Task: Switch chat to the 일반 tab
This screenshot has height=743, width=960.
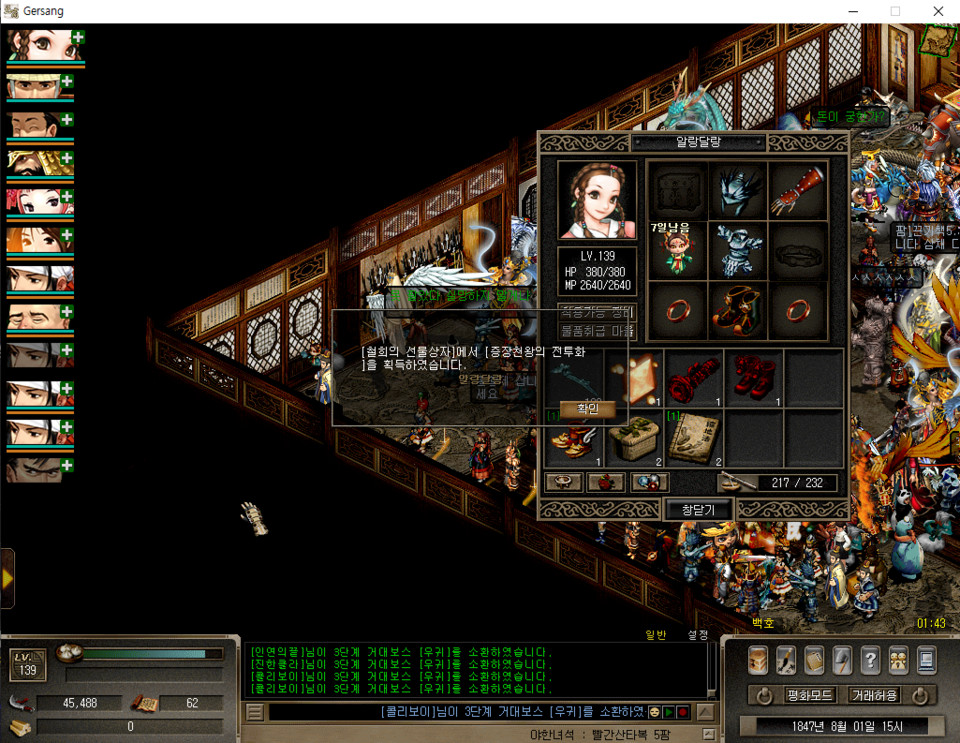Action: [x=656, y=635]
